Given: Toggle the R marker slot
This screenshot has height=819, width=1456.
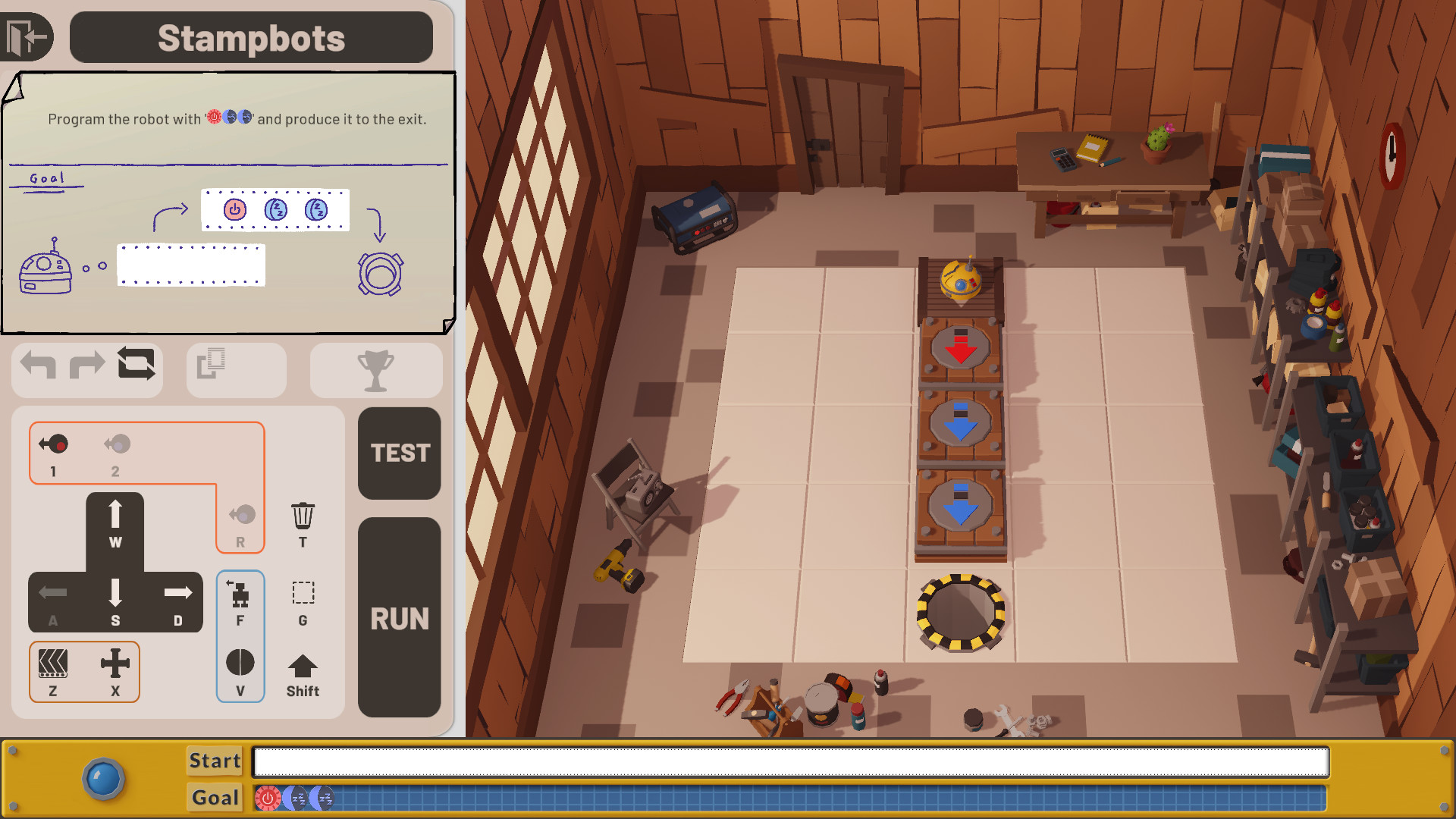Looking at the screenshot, I should coord(240,516).
